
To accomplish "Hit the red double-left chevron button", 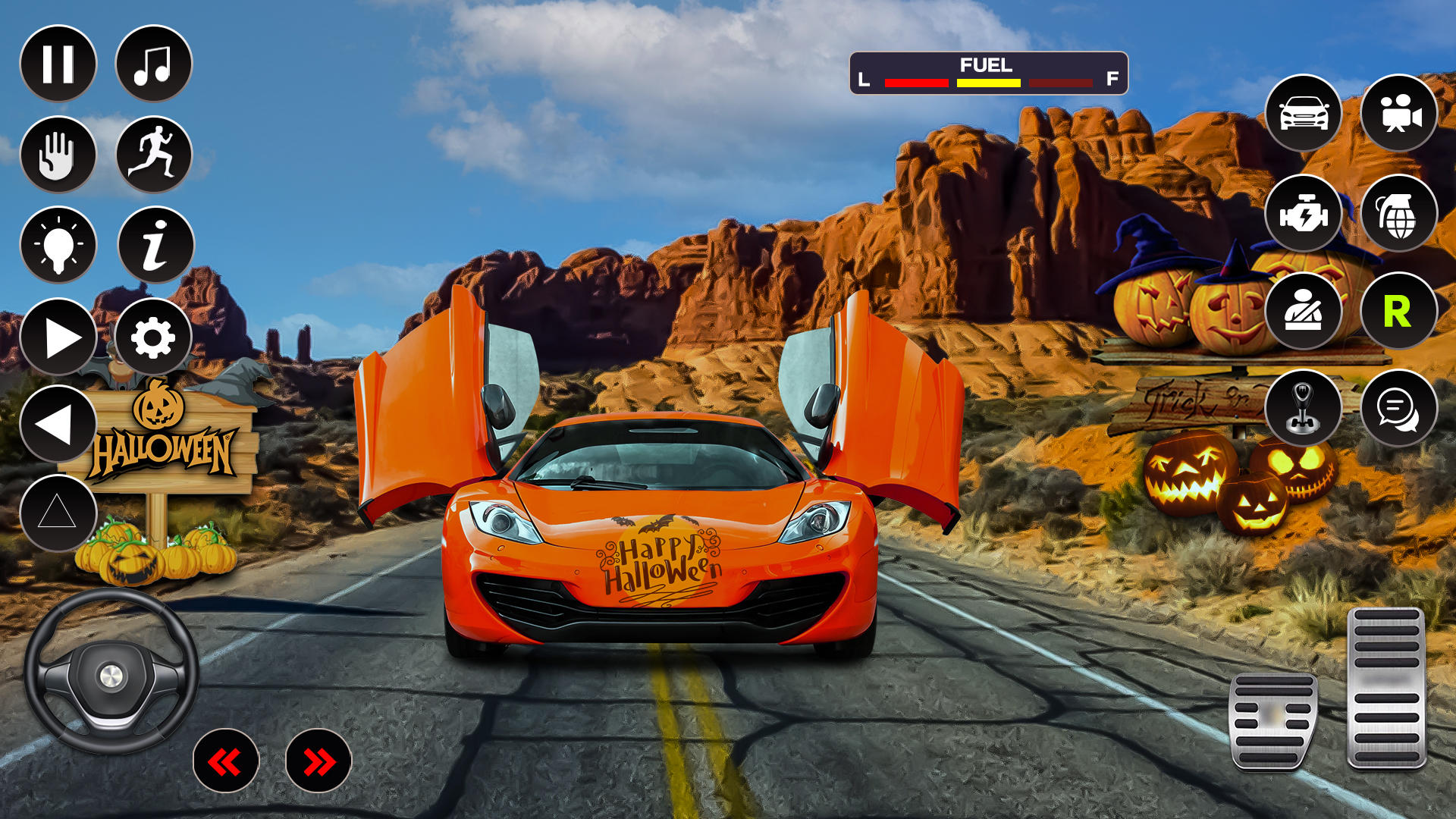I will click(x=226, y=761).
